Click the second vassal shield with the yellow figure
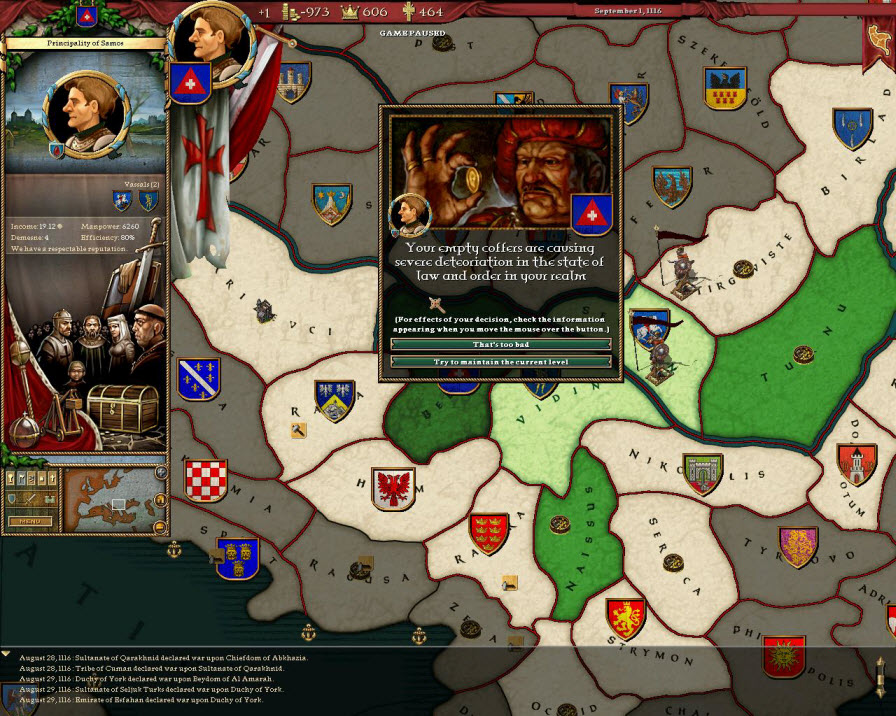This screenshot has height=716, width=896. click(148, 201)
